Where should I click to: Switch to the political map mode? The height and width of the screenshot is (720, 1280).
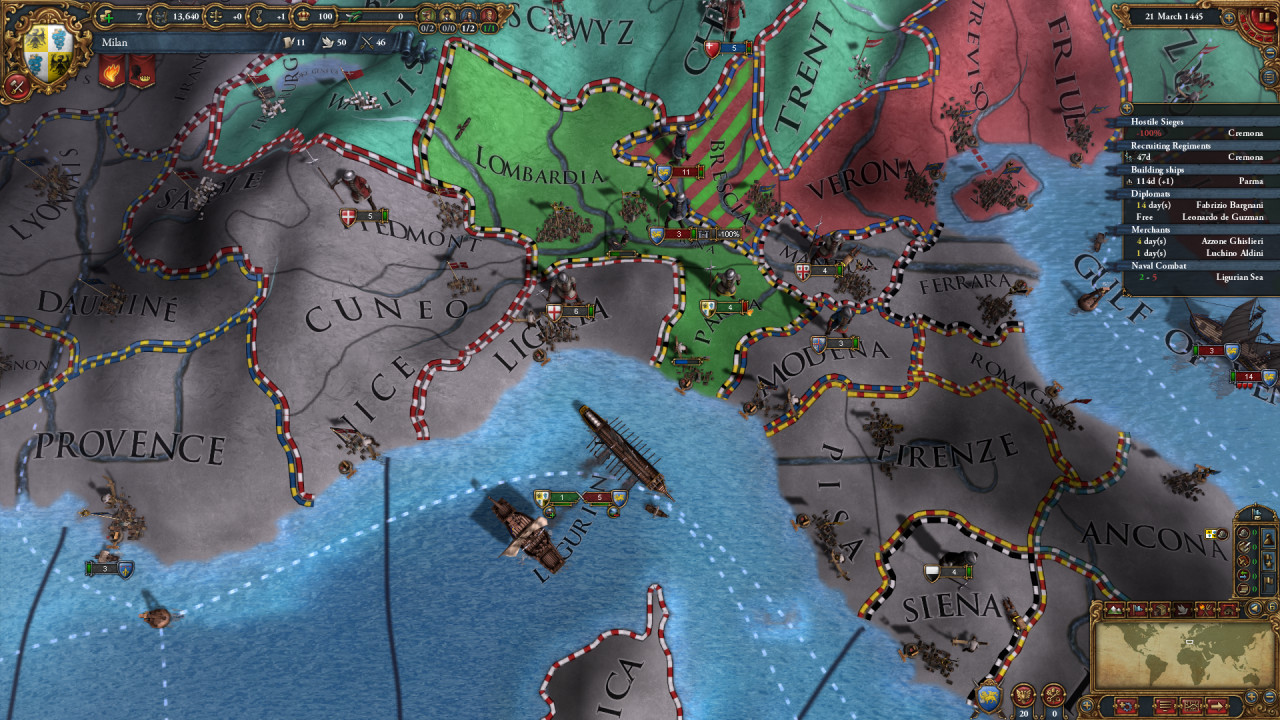coord(1139,609)
